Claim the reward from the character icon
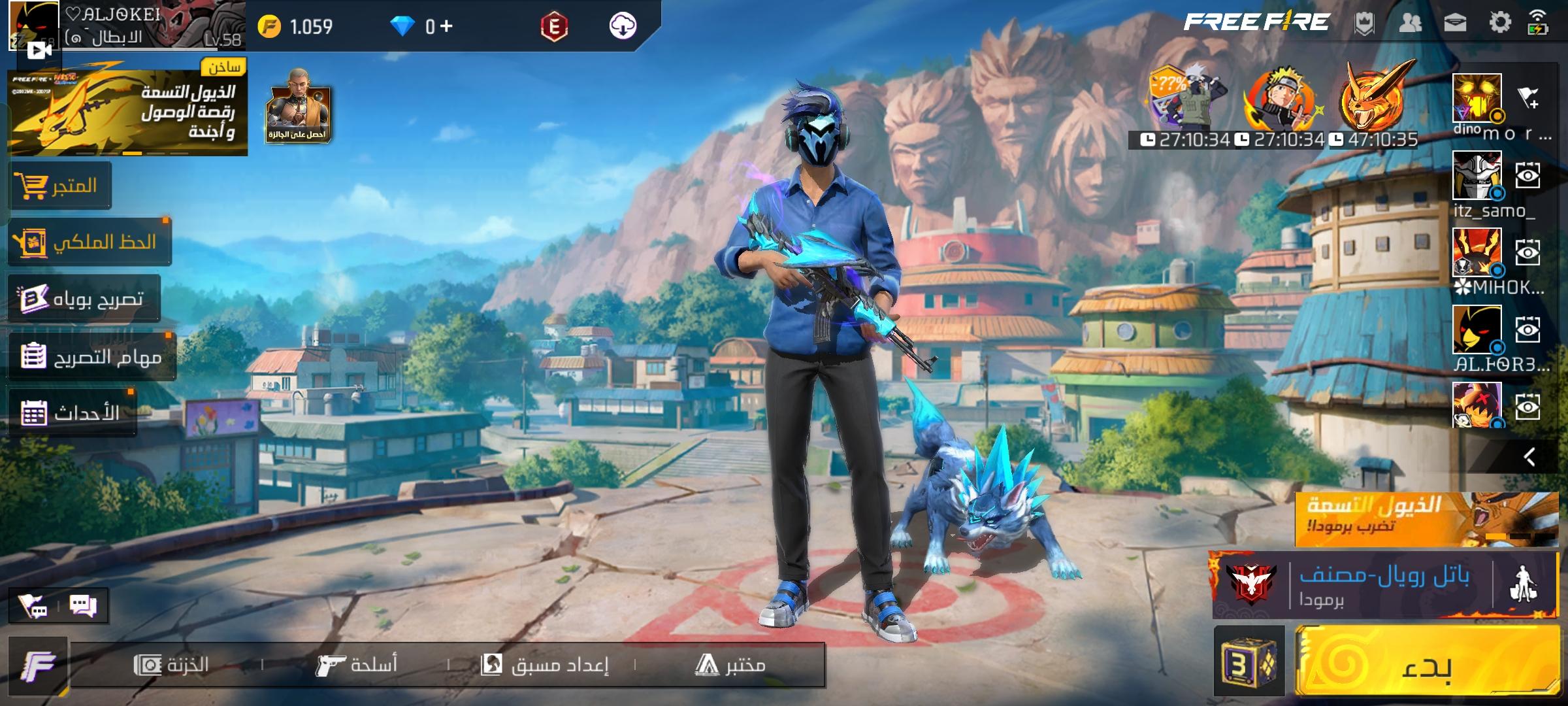The image size is (1568, 706). (x=298, y=106)
